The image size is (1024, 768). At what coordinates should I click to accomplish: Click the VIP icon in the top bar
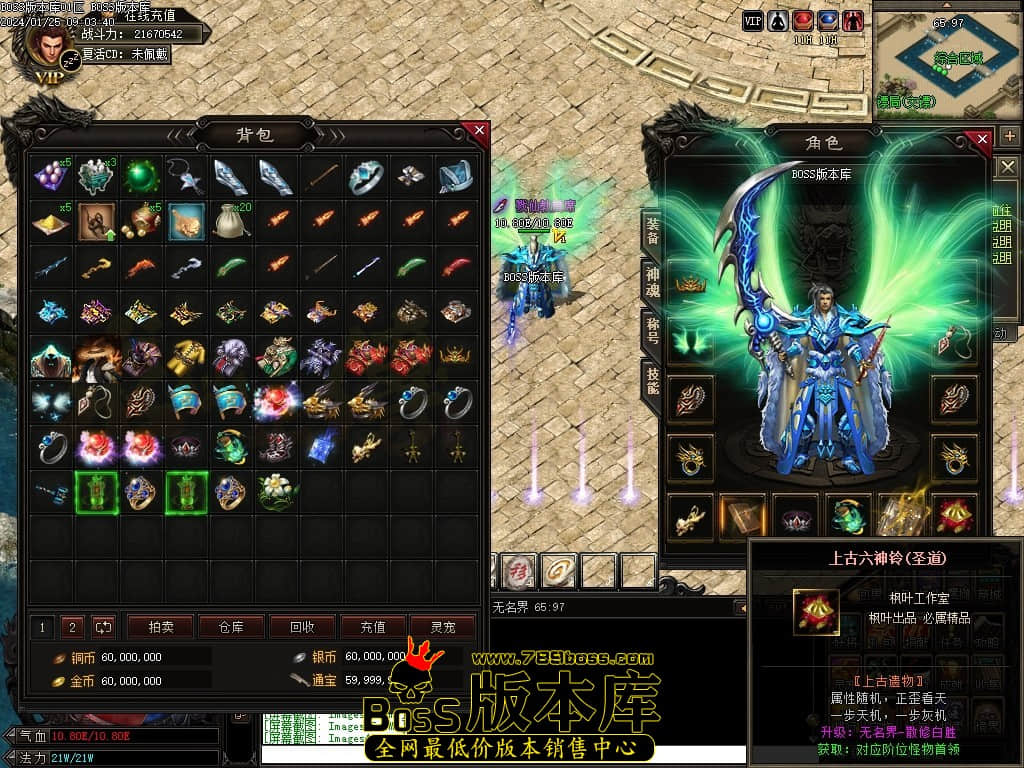[753, 20]
